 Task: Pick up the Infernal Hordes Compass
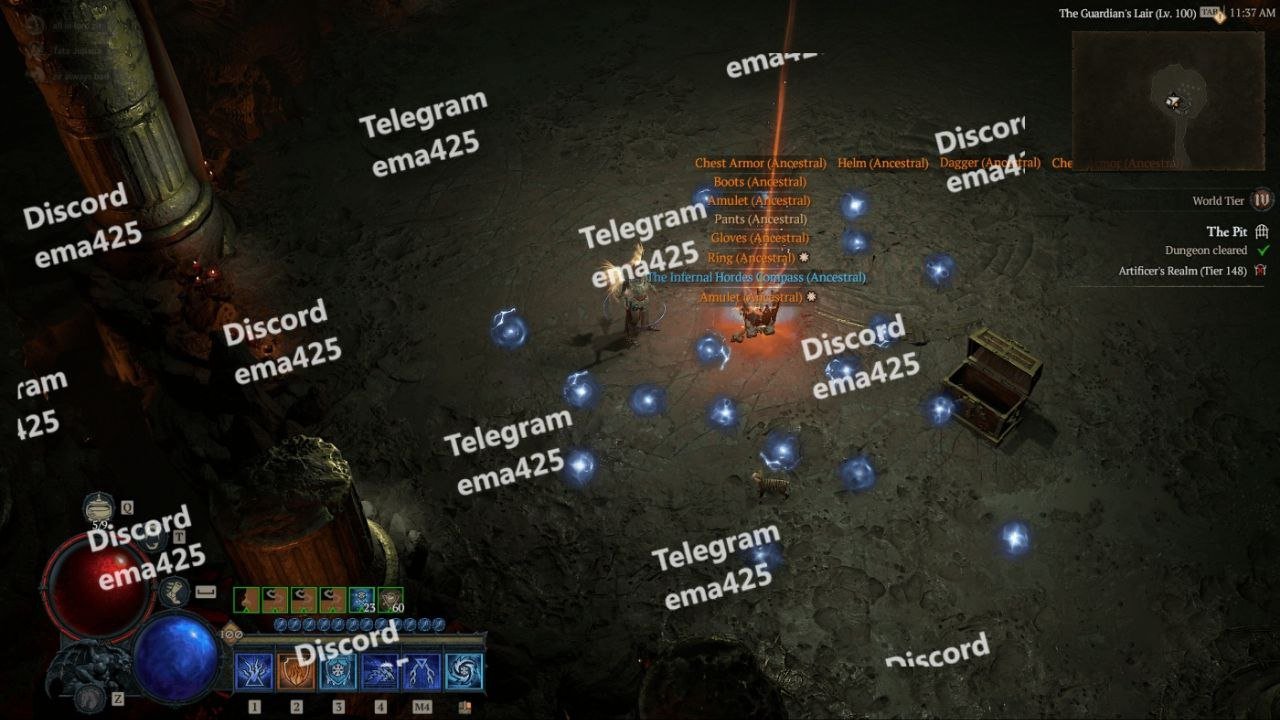pos(755,277)
